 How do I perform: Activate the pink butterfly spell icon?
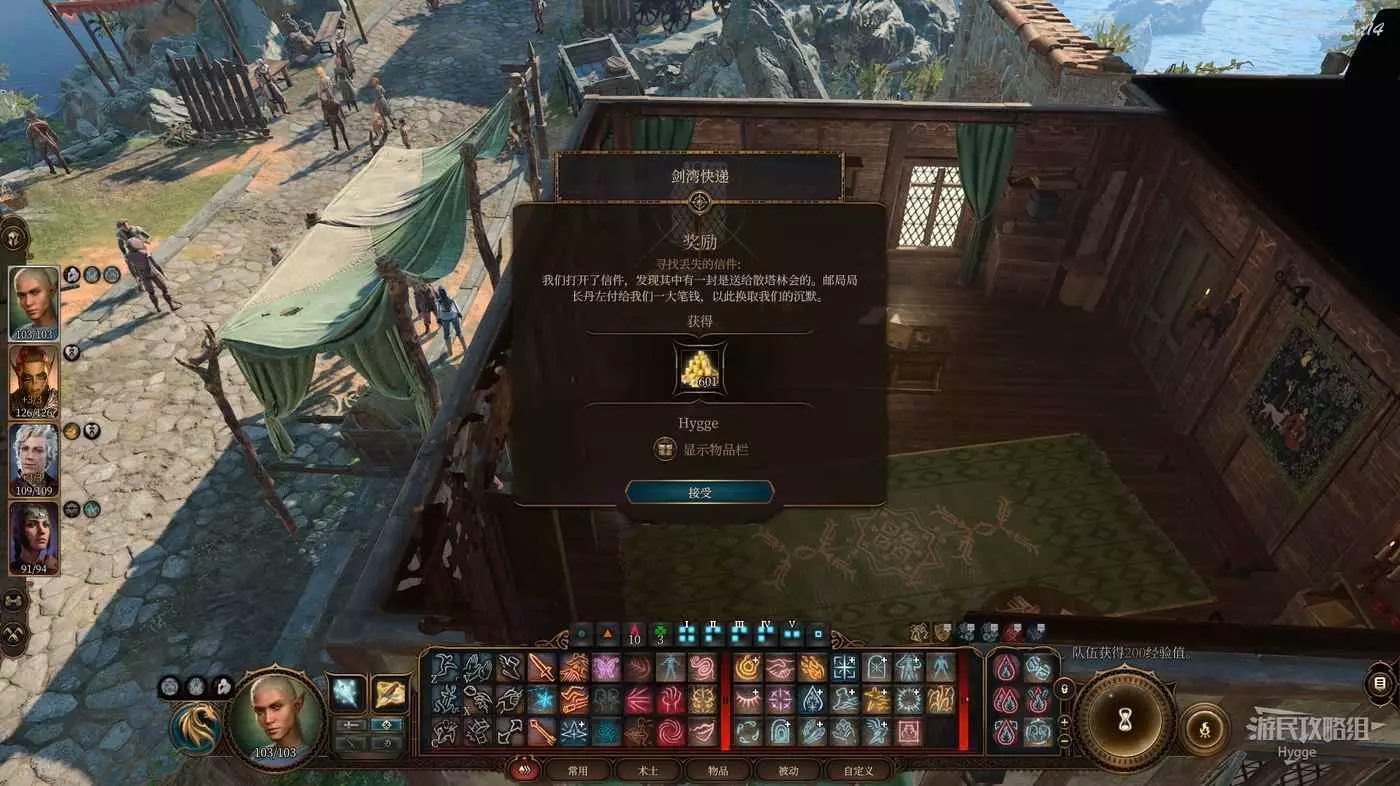click(x=606, y=668)
